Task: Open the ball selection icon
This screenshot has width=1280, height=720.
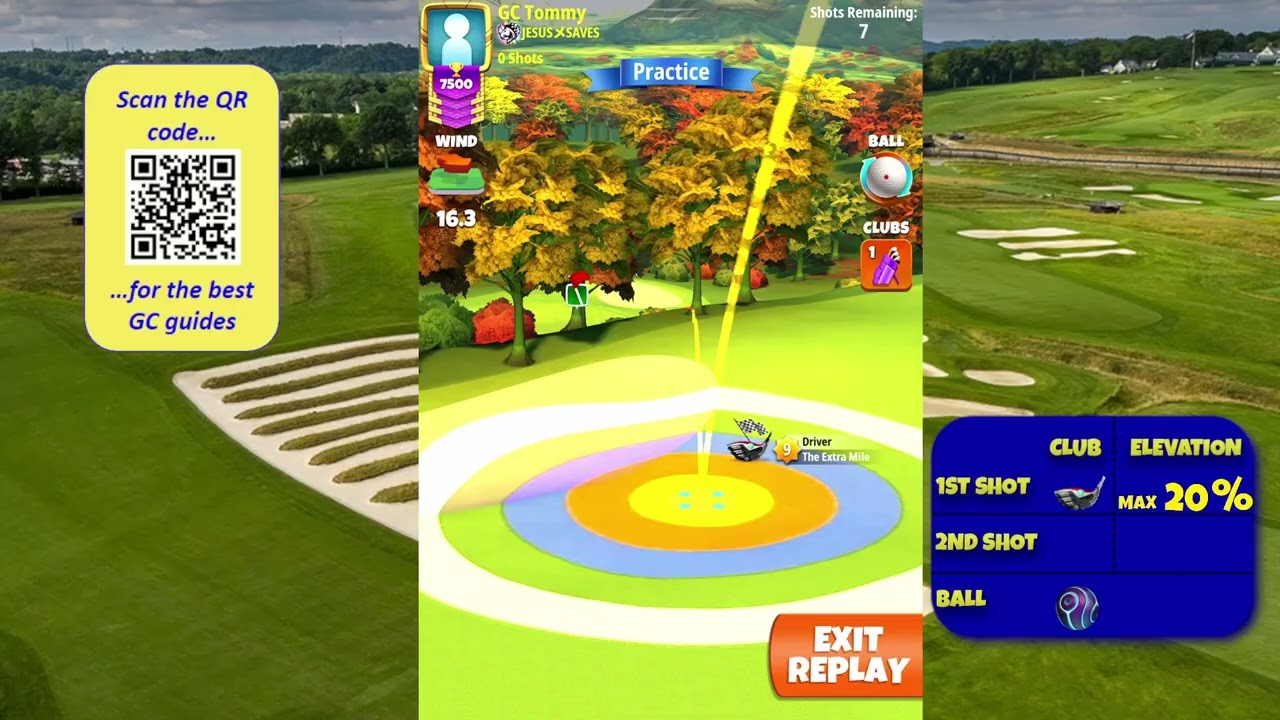Action: [x=885, y=178]
